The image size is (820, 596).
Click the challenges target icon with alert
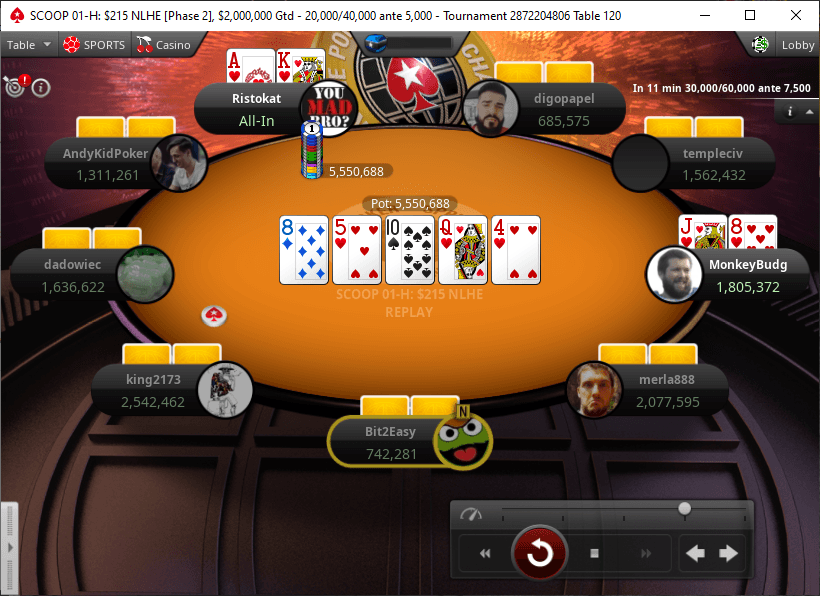16,85
